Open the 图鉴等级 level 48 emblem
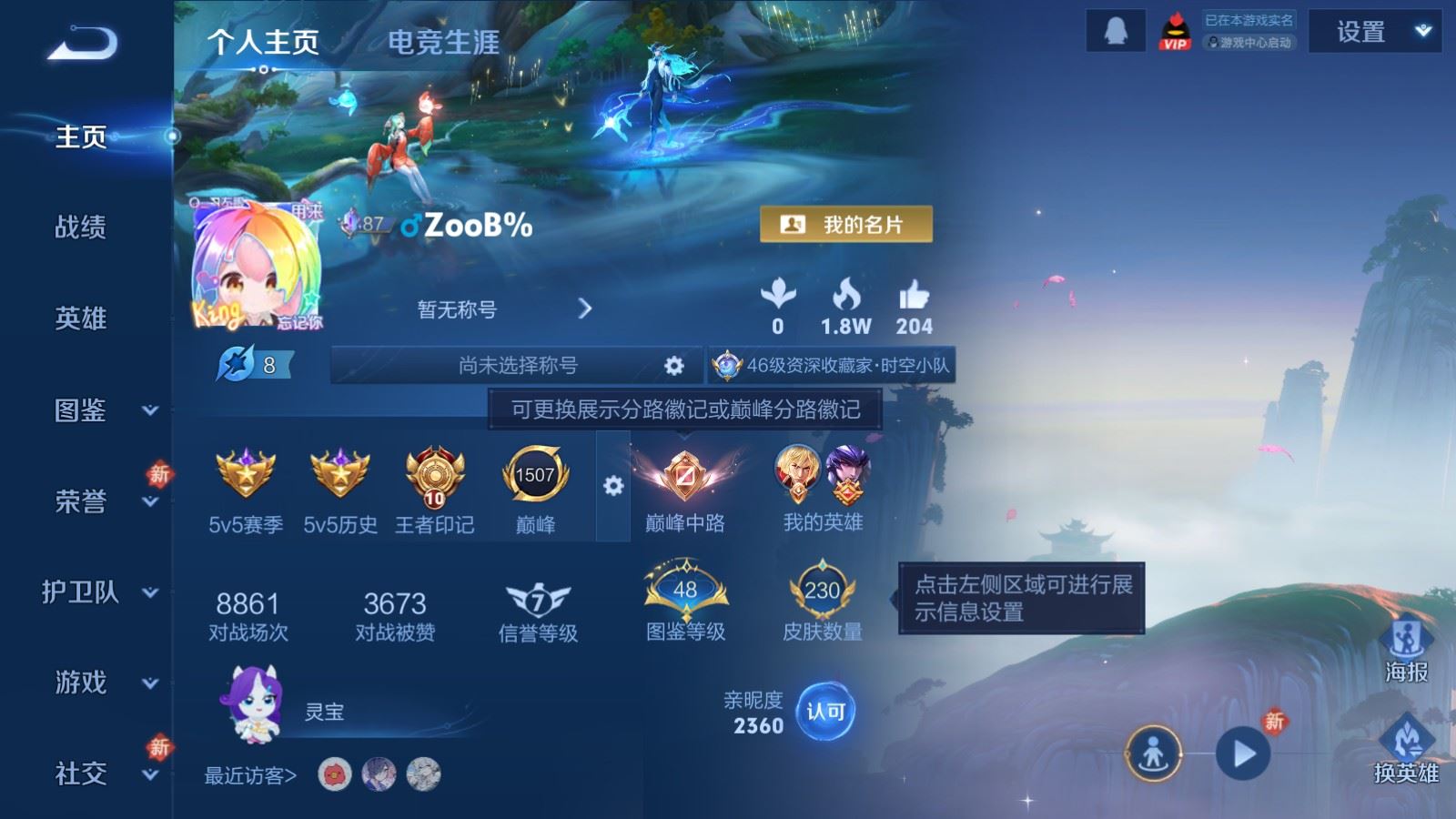This screenshot has height=819, width=1456. click(x=686, y=591)
